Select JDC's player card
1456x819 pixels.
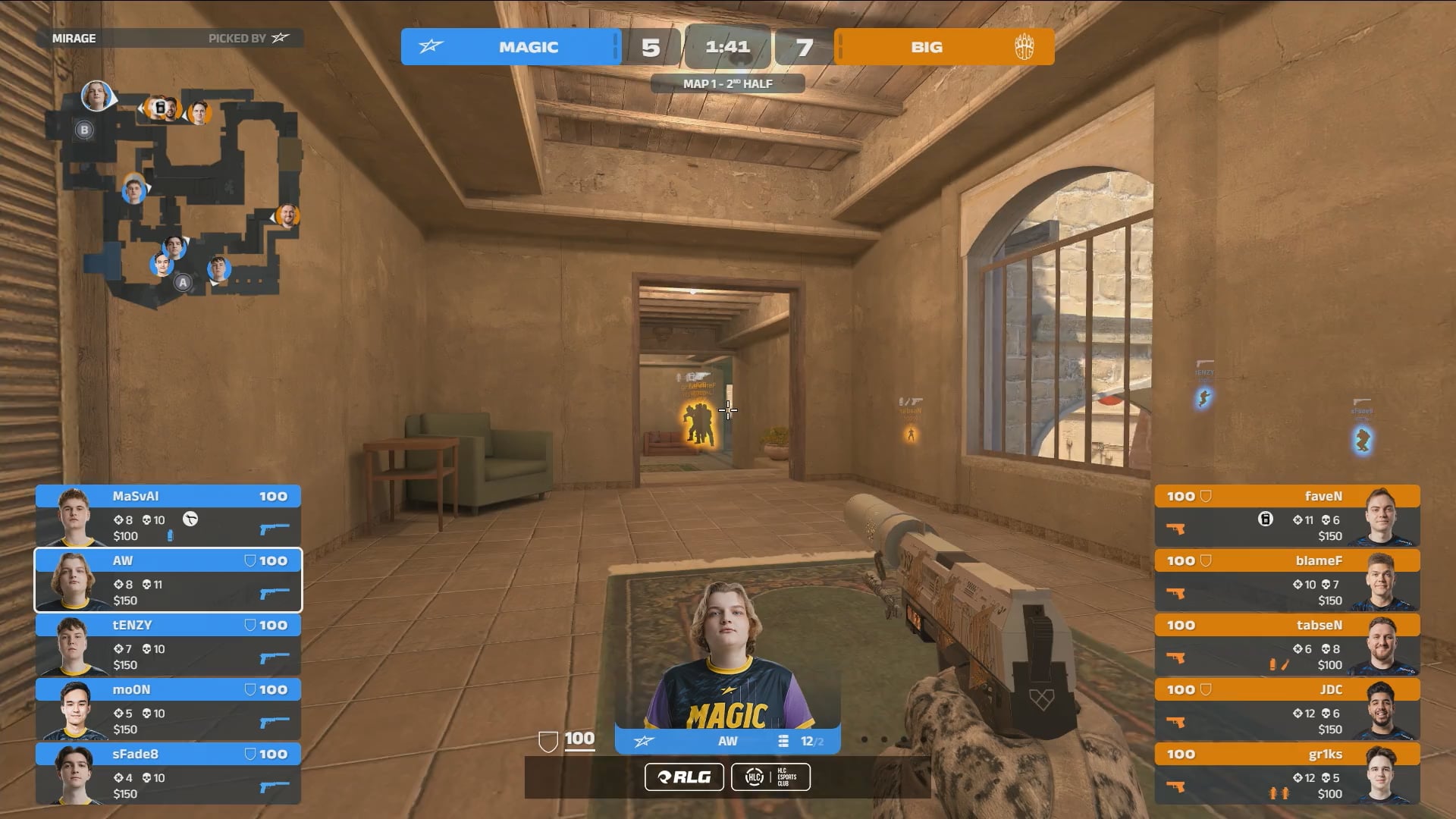click(x=1287, y=709)
